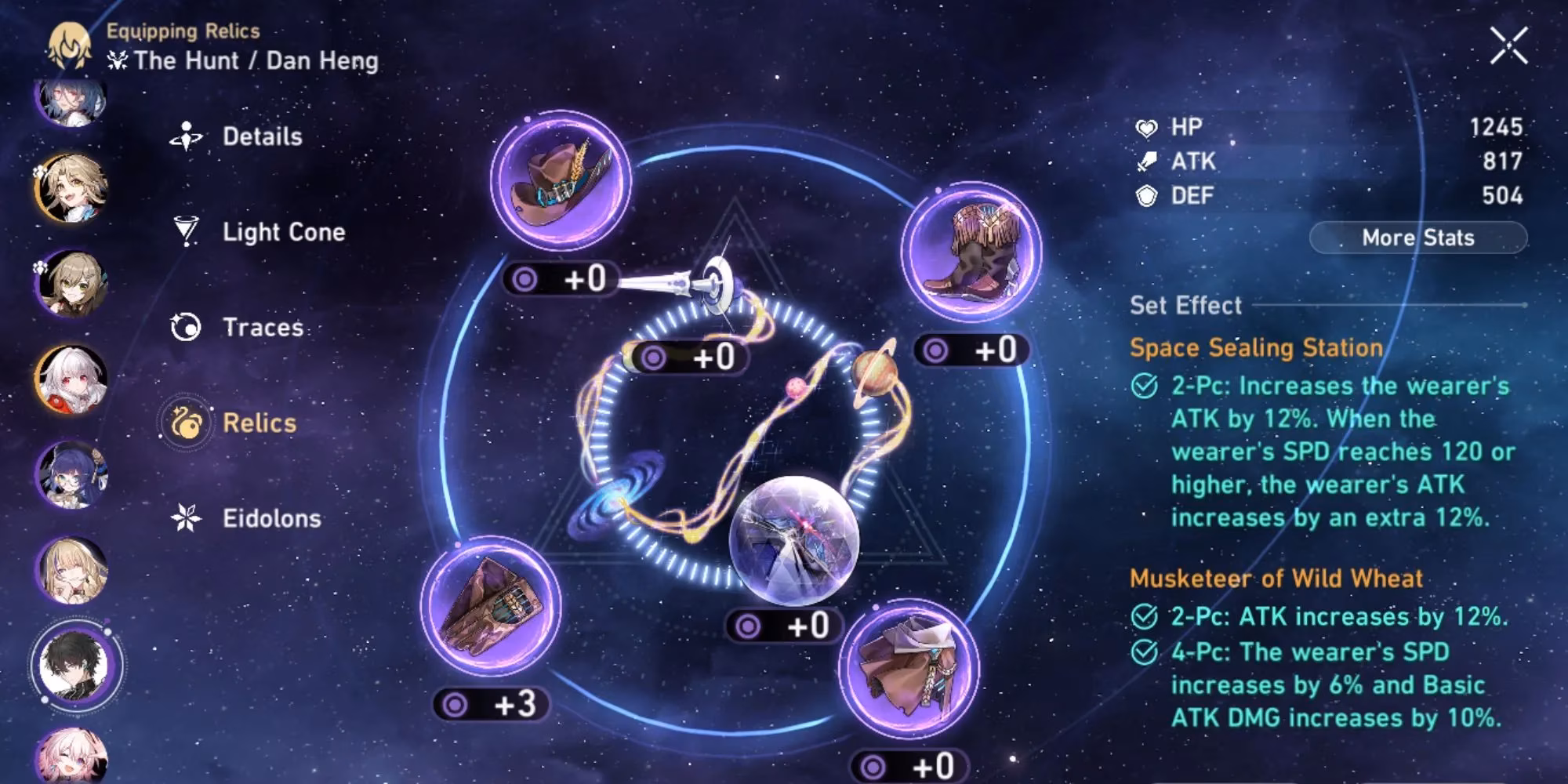This screenshot has height=784, width=1568.
Task: Select the cowboy hat head relic
Action: (561, 180)
